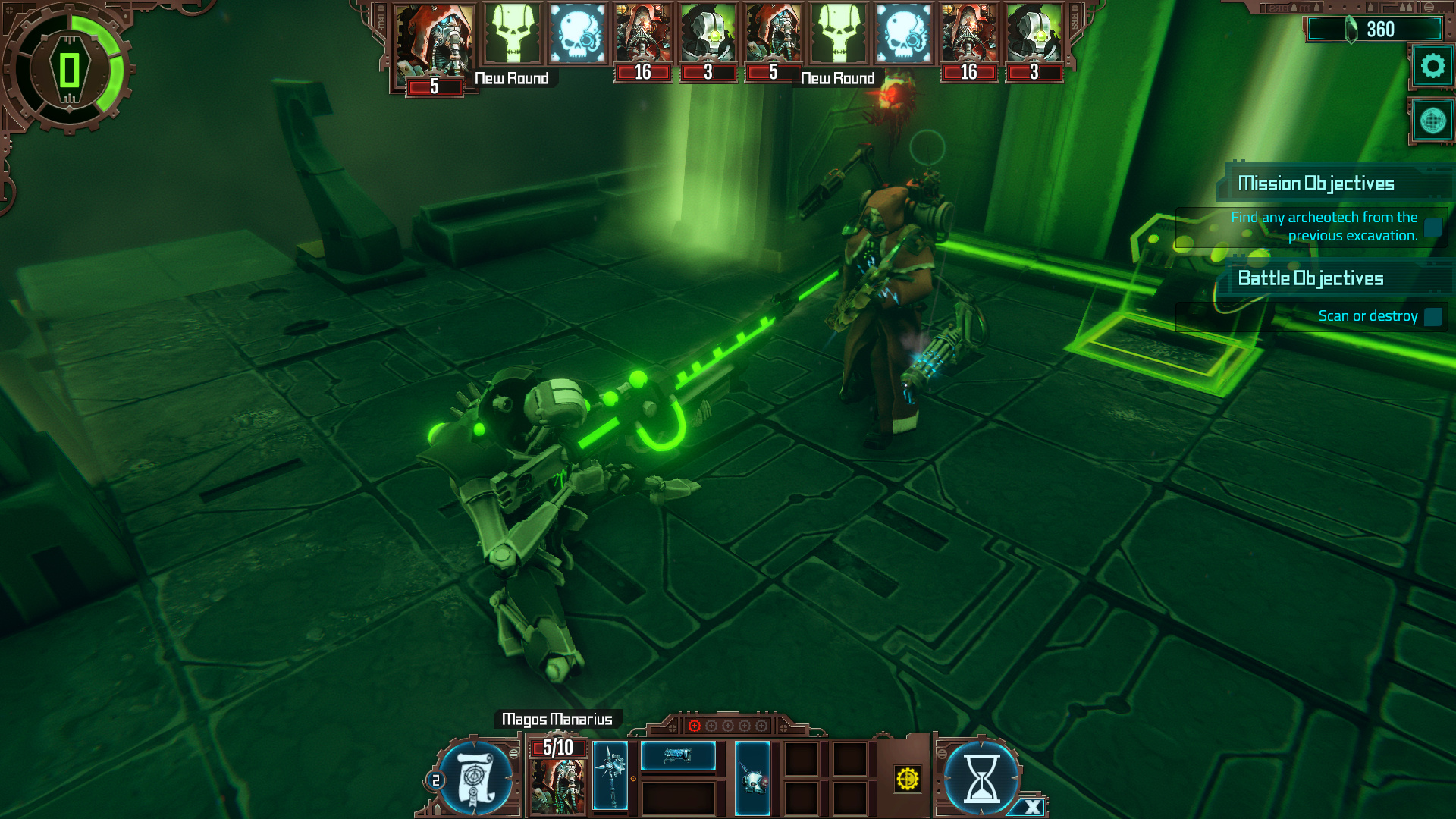Image resolution: width=1456 pixels, height=819 pixels.
Task: Open the settings gear menu
Action: 1432,67
